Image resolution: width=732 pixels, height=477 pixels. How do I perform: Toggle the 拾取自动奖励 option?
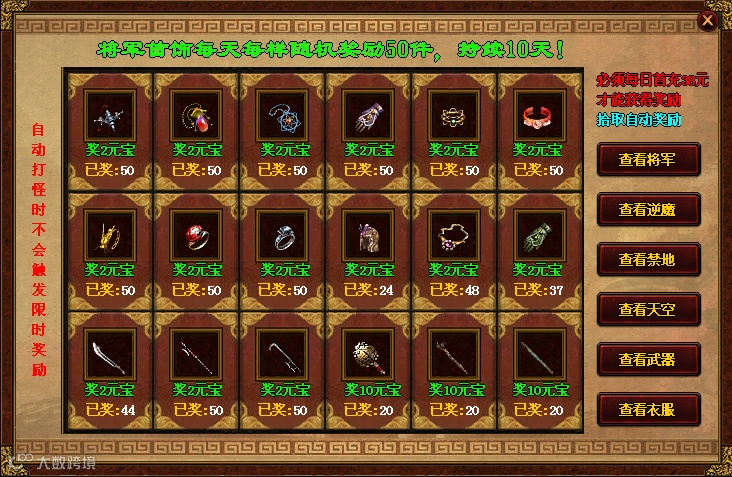click(639, 119)
